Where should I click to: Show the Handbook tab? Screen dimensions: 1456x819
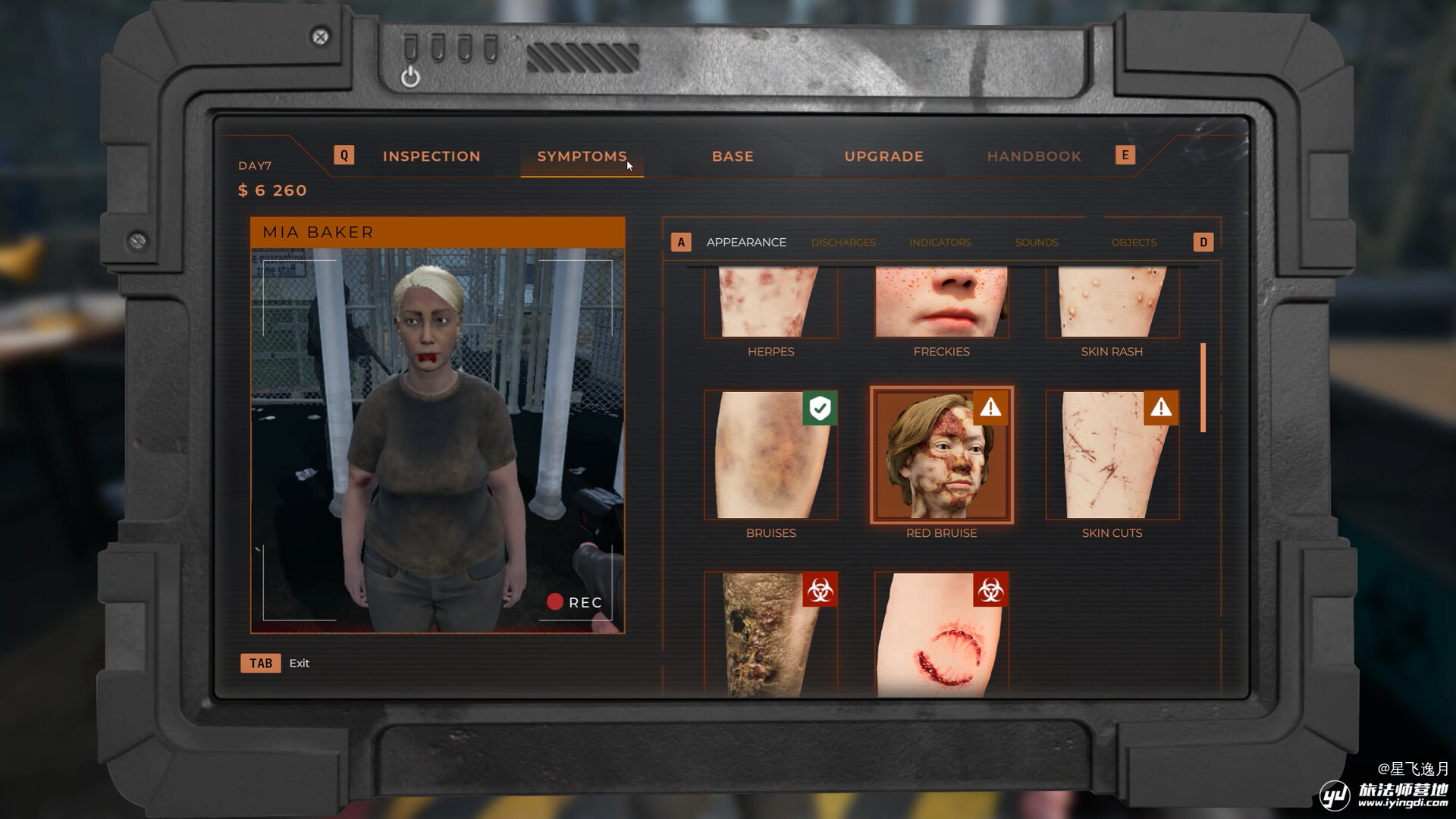(1034, 156)
